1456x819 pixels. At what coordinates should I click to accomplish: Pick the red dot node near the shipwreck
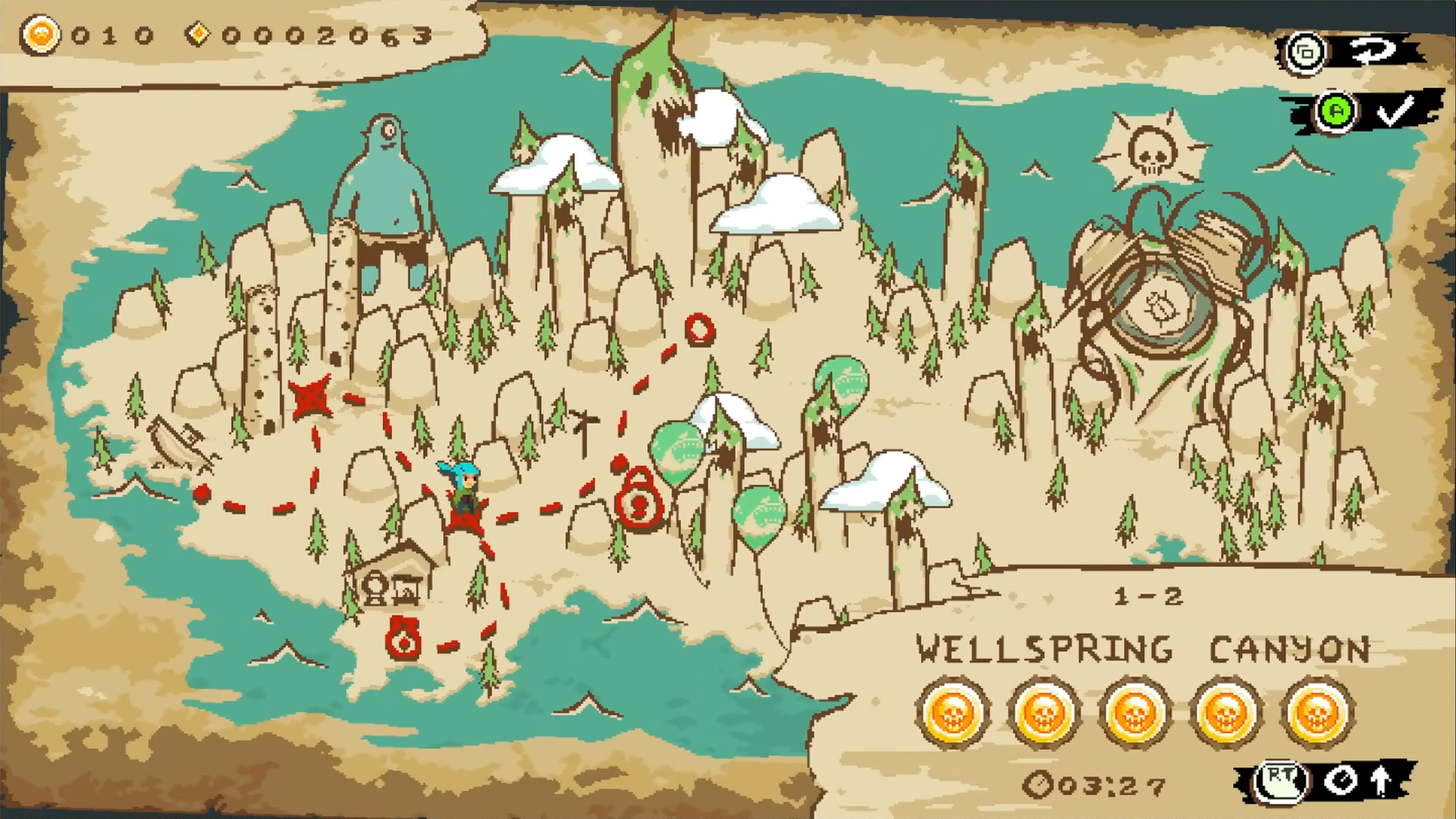pyautogui.click(x=201, y=494)
